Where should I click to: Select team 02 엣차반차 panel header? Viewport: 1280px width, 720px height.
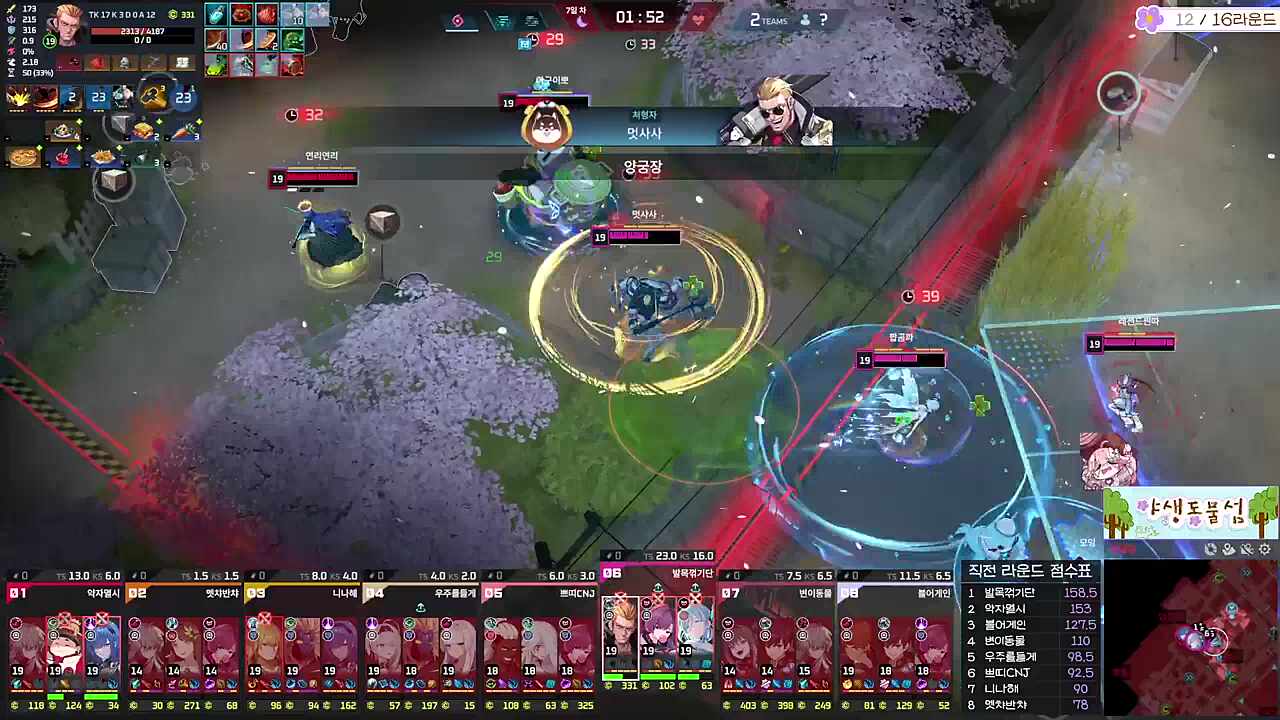click(183, 593)
